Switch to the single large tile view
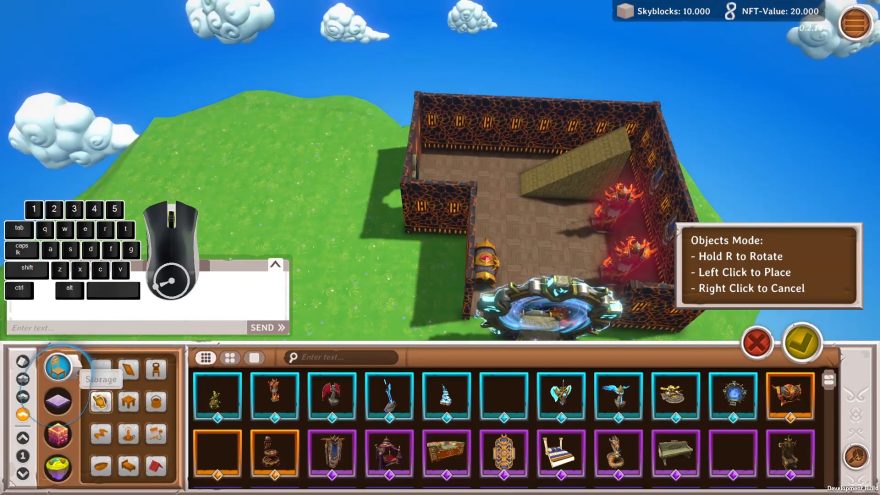 pyautogui.click(x=254, y=357)
